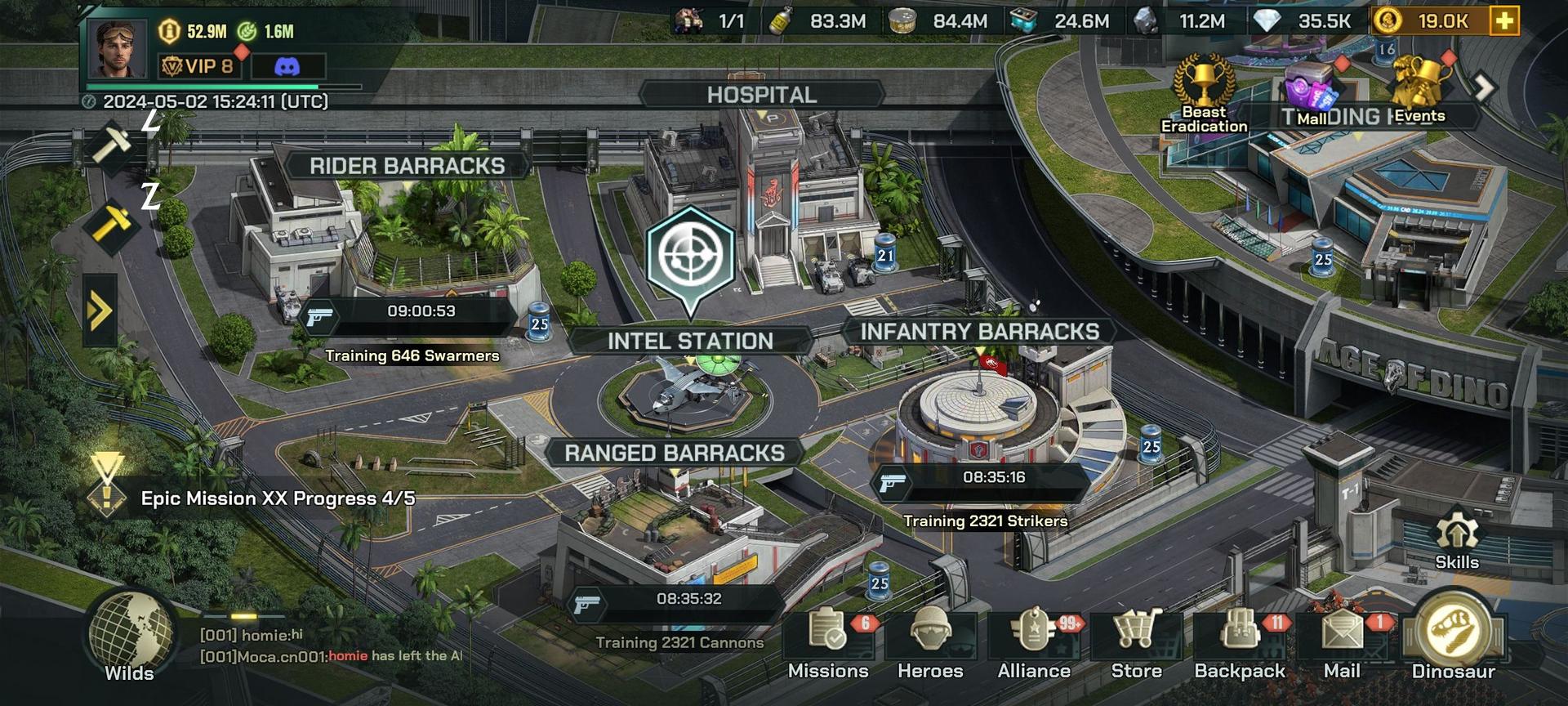Expand the left side panel arrow
Image resolution: width=1568 pixels, height=706 pixels.
pyautogui.click(x=100, y=311)
